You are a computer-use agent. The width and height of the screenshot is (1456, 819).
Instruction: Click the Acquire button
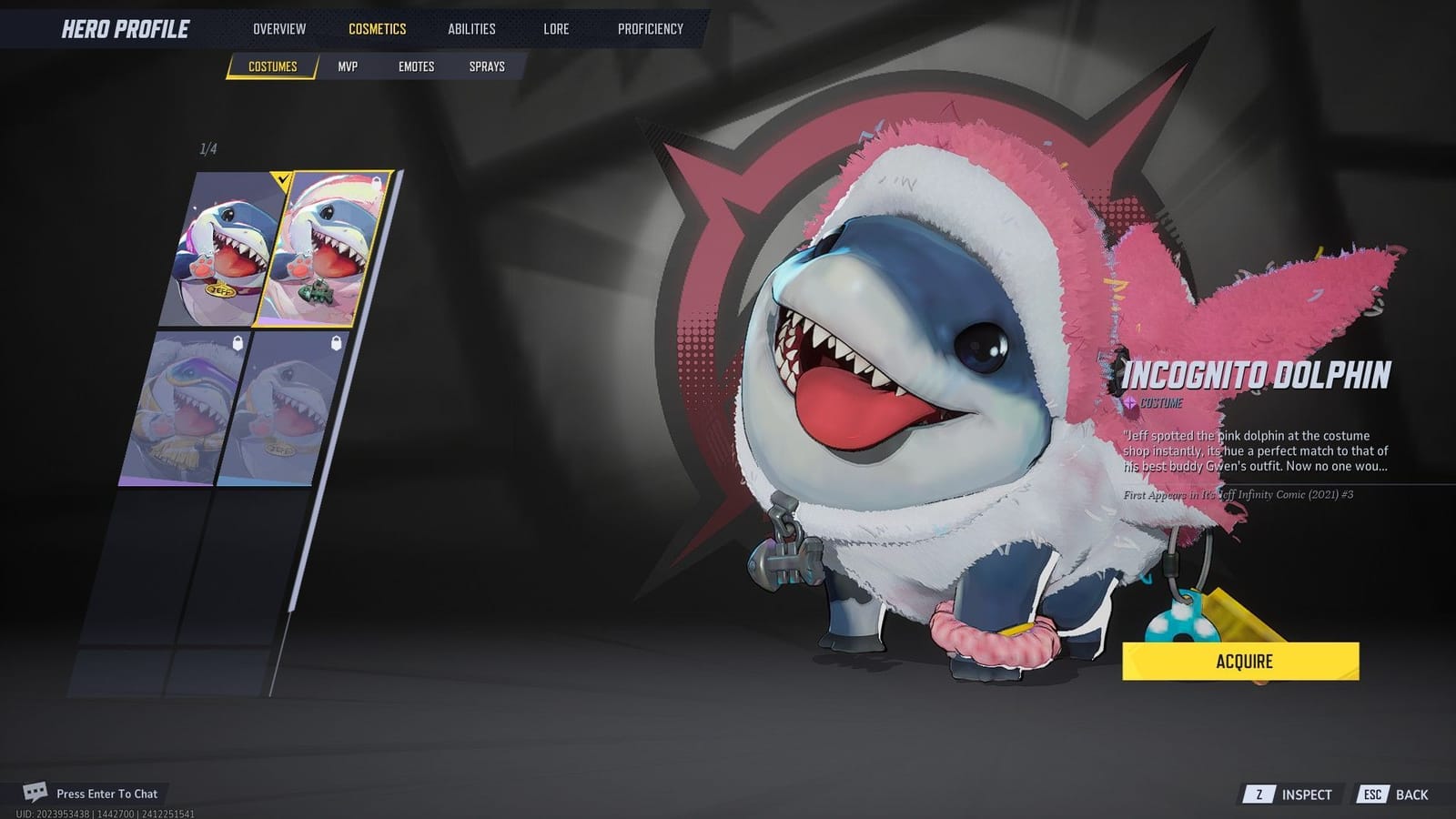click(1239, 662)
